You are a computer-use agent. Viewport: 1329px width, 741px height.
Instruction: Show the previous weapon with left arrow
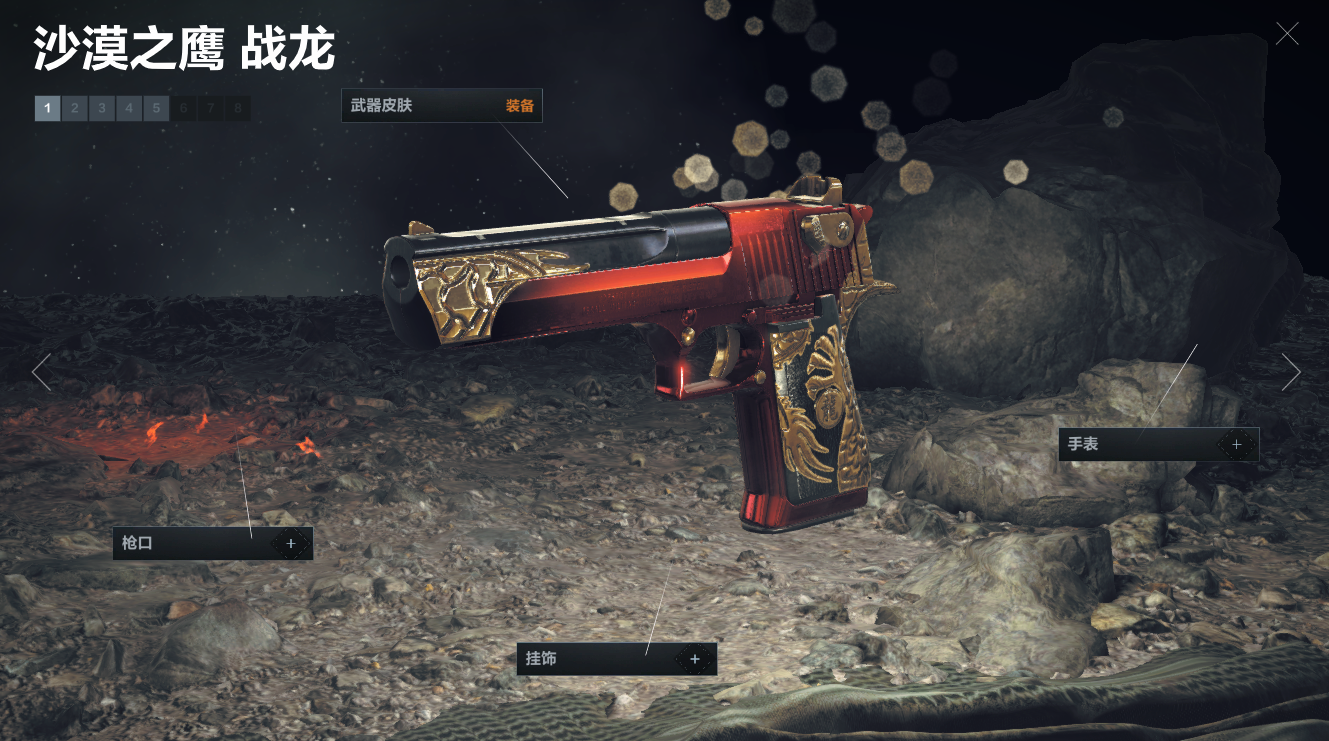tap(41, 372)
